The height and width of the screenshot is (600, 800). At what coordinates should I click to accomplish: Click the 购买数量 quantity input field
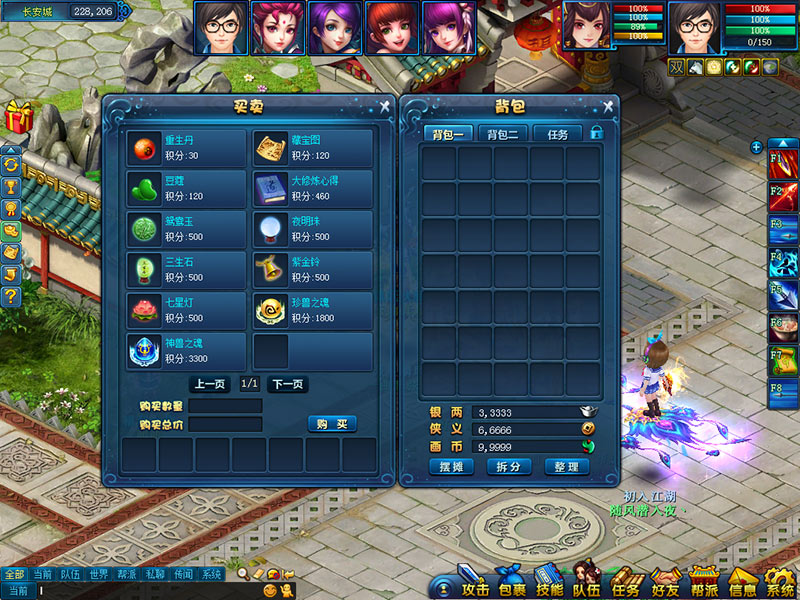point(225,406)
